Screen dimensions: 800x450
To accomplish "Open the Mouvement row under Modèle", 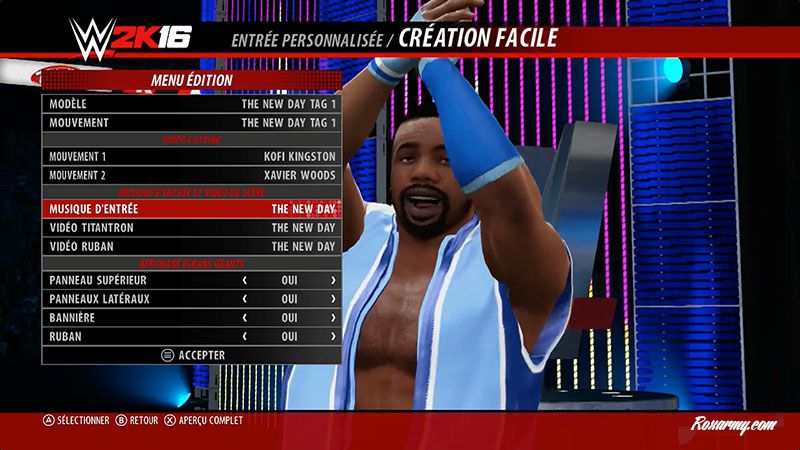I will (191, 123).
